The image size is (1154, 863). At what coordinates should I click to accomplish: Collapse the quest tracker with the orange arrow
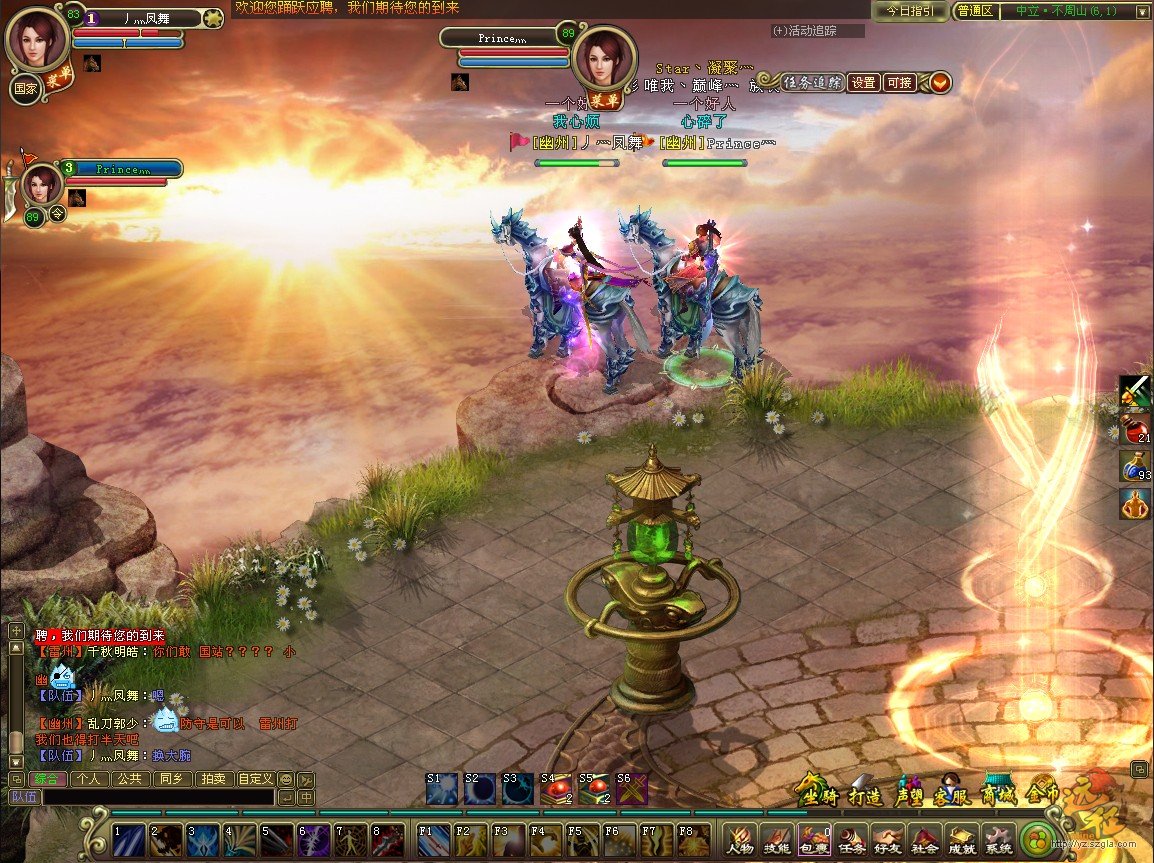tap(940, 83)
